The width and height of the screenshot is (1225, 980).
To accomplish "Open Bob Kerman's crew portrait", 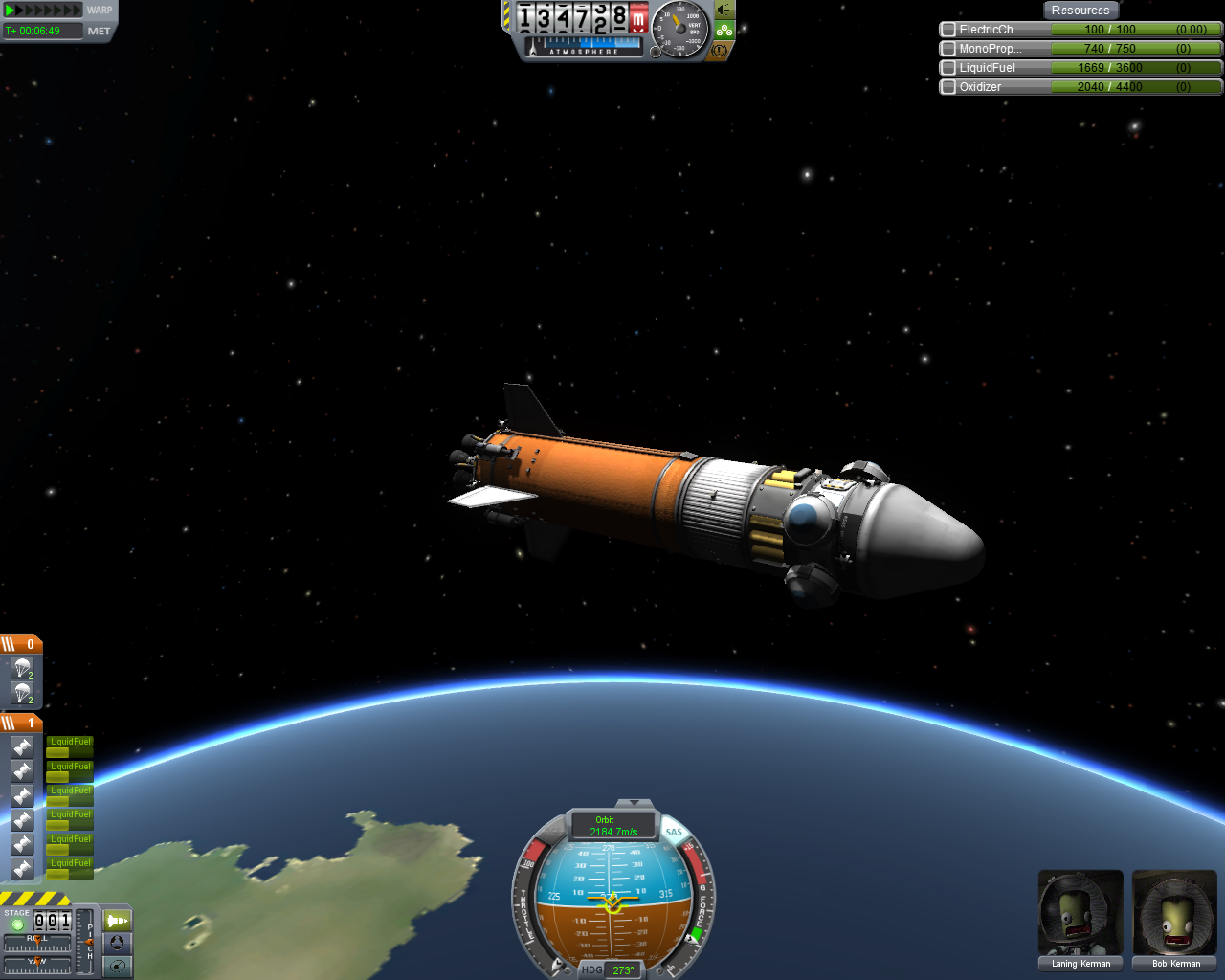I will [1175, 914].
